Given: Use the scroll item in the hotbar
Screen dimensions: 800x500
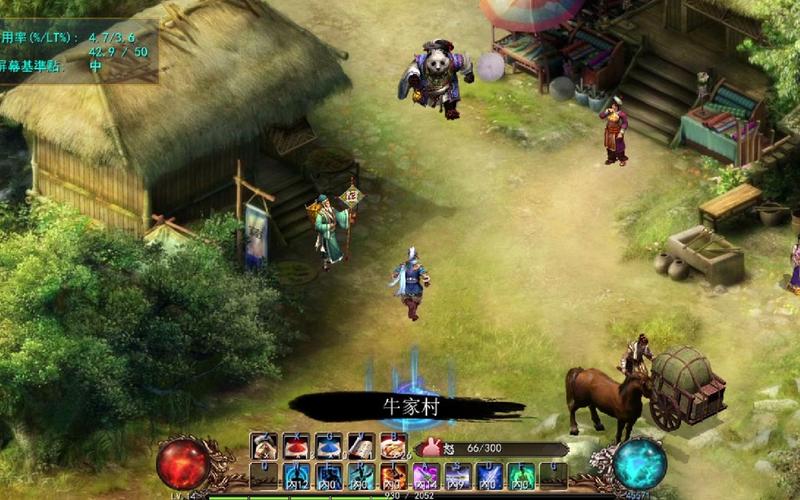Looking at the screenshot, I should pyautogui.click(x=361, y=447).
